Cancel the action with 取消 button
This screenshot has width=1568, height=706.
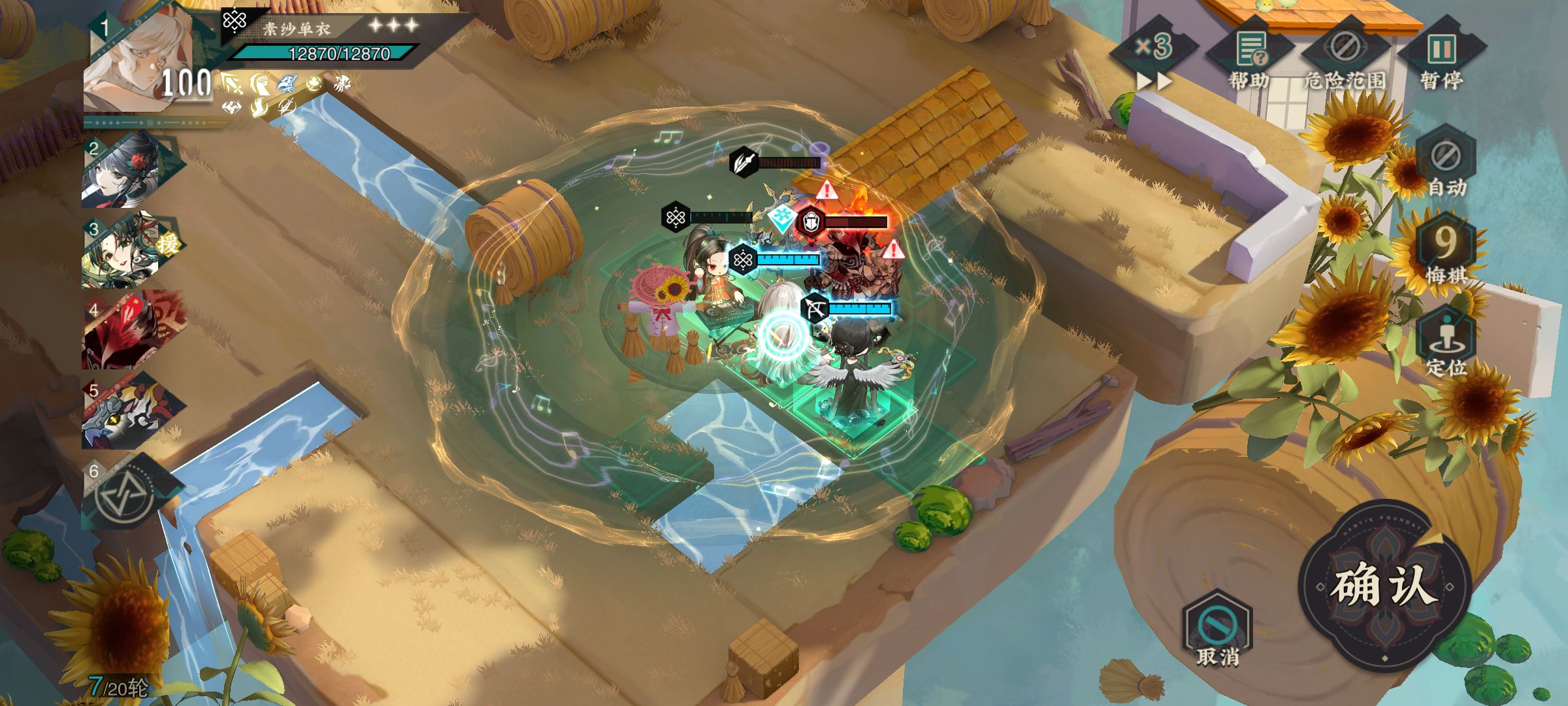tap(1217, 629)
